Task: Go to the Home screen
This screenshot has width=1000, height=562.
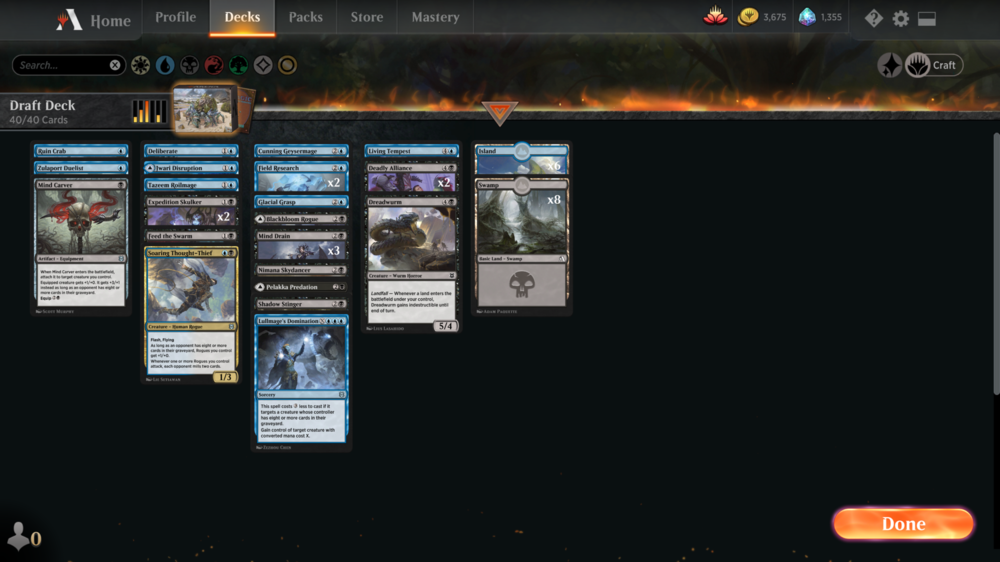Action: [96, 19]
